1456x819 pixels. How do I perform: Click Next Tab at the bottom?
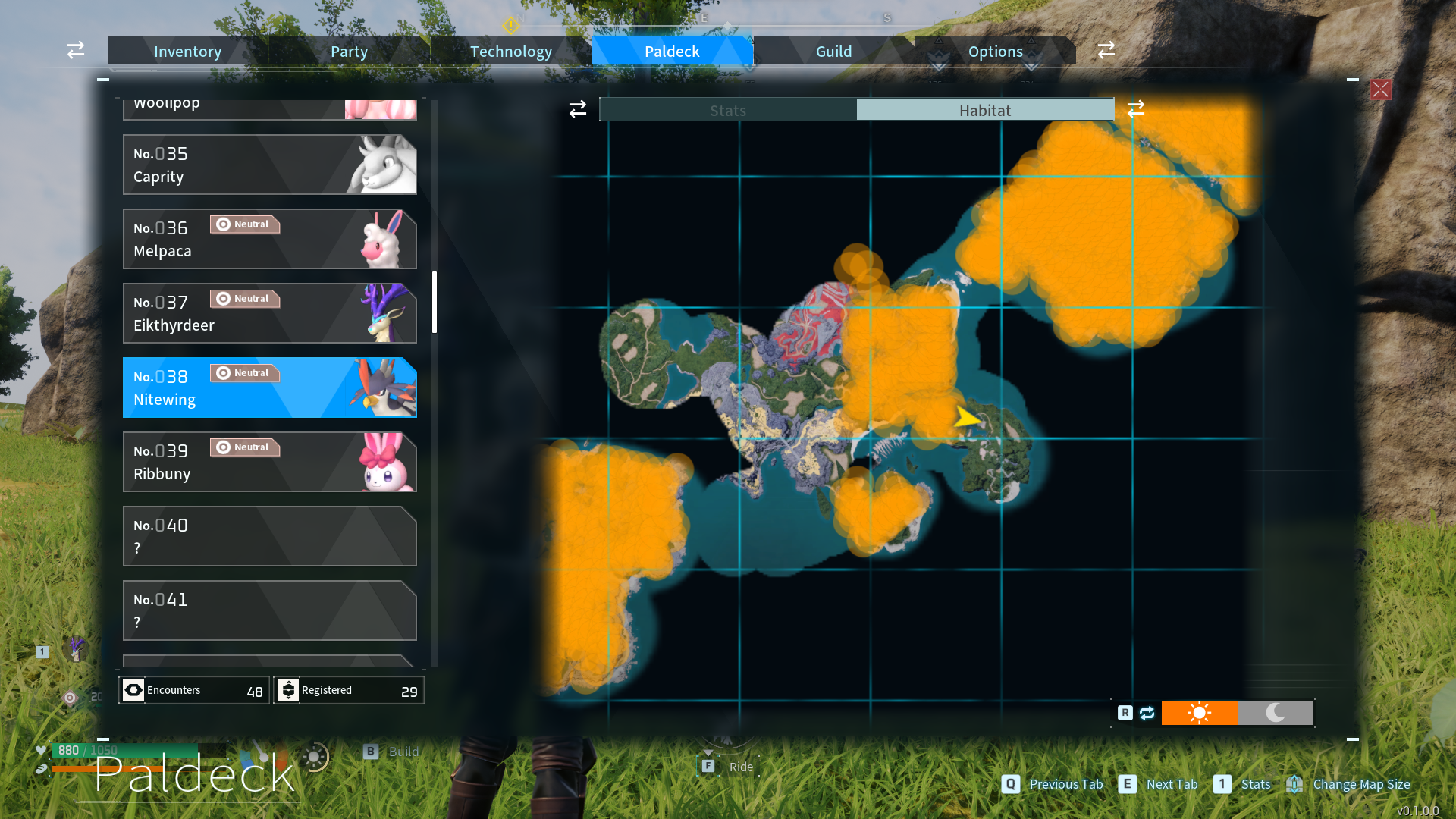pyautogui.click(x=1172, y=784)
